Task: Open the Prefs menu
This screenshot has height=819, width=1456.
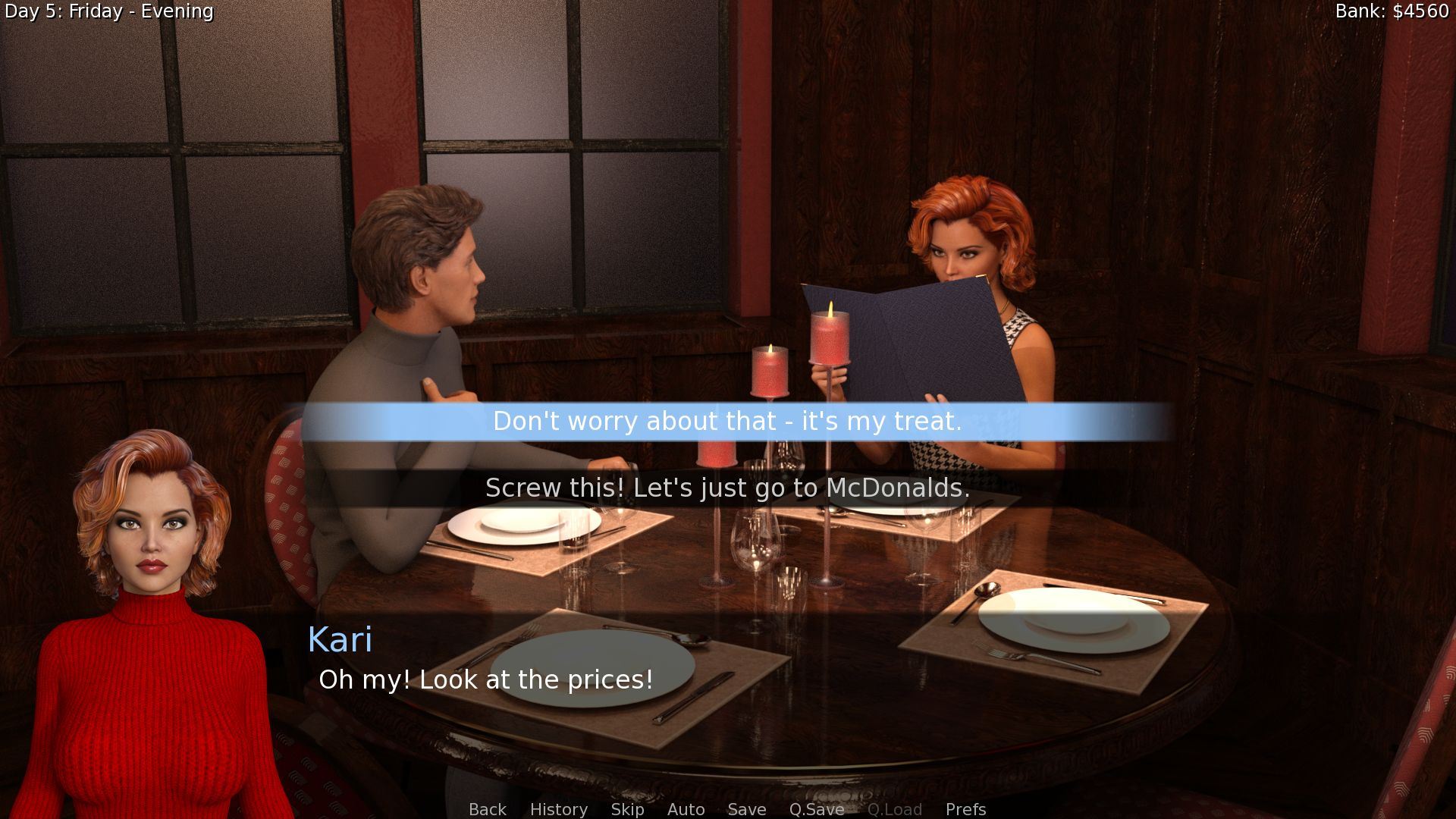Action: [965, 809]
